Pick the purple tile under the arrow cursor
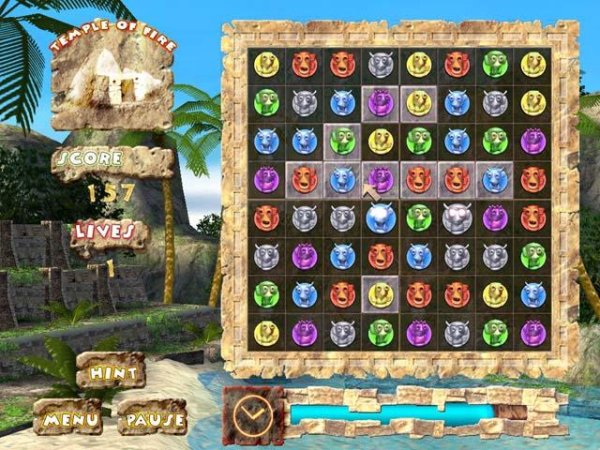The height and width of the screenshot is (450, 600). tap(381, 179)
